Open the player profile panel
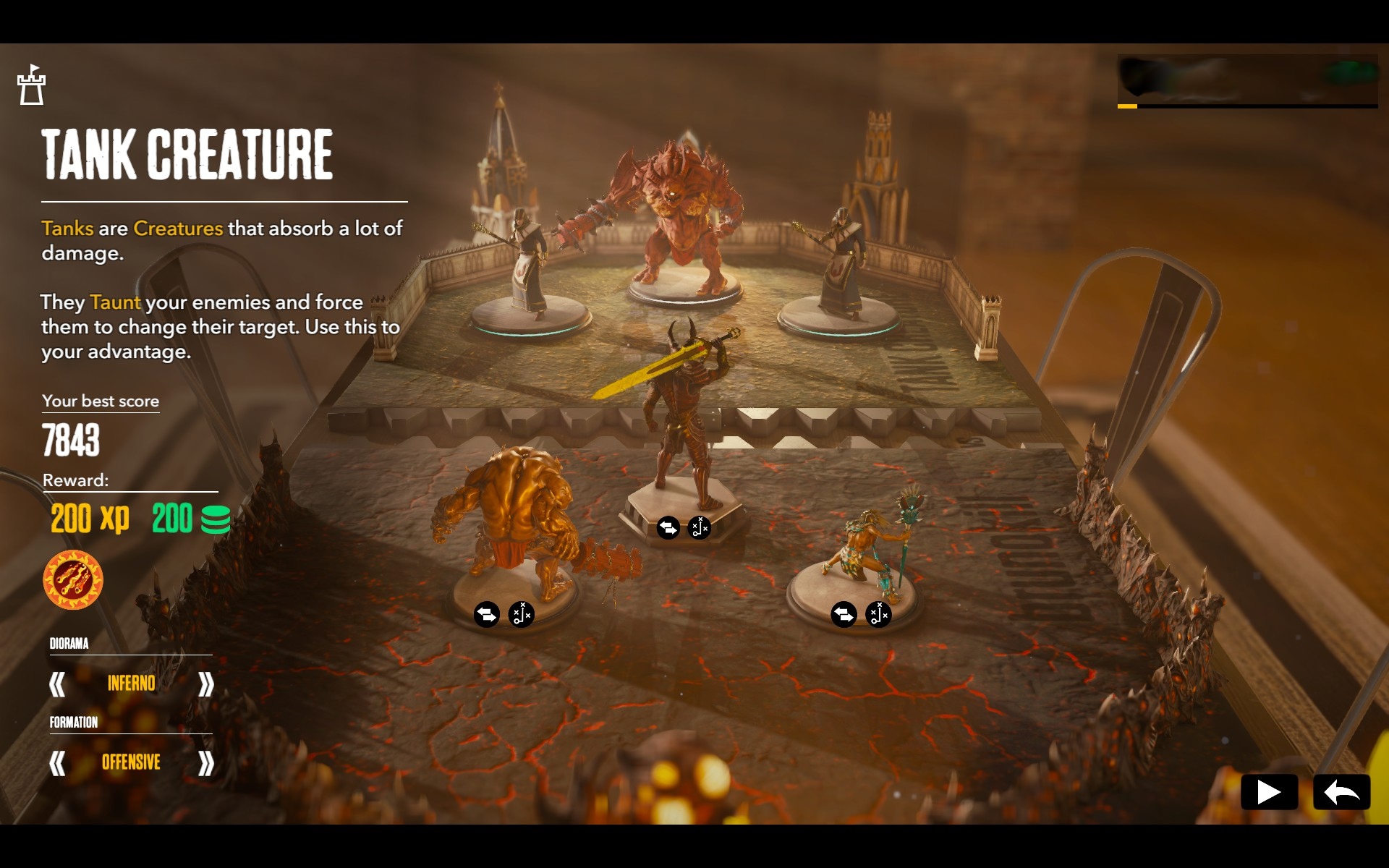Viewport: 1389px width, 868px height. [x=1246, y=80]
